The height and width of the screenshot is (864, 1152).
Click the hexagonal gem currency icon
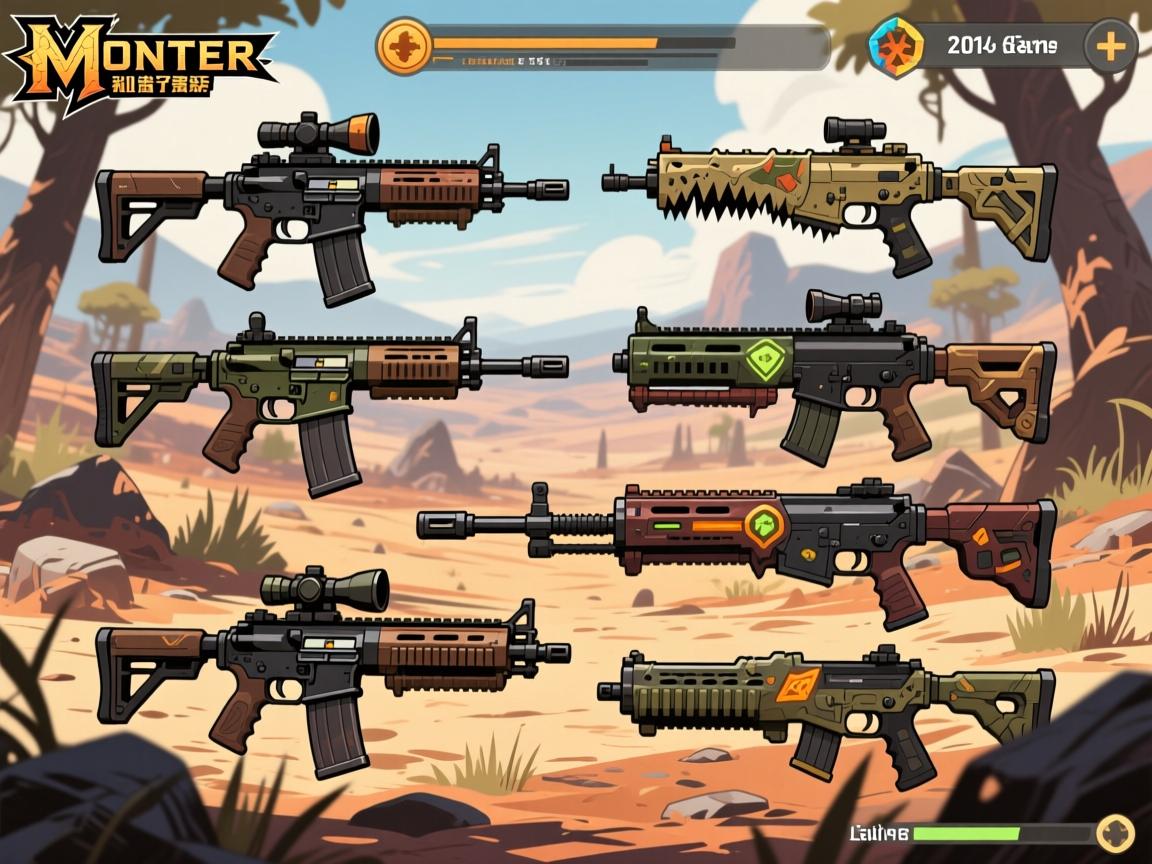(896, 47)
